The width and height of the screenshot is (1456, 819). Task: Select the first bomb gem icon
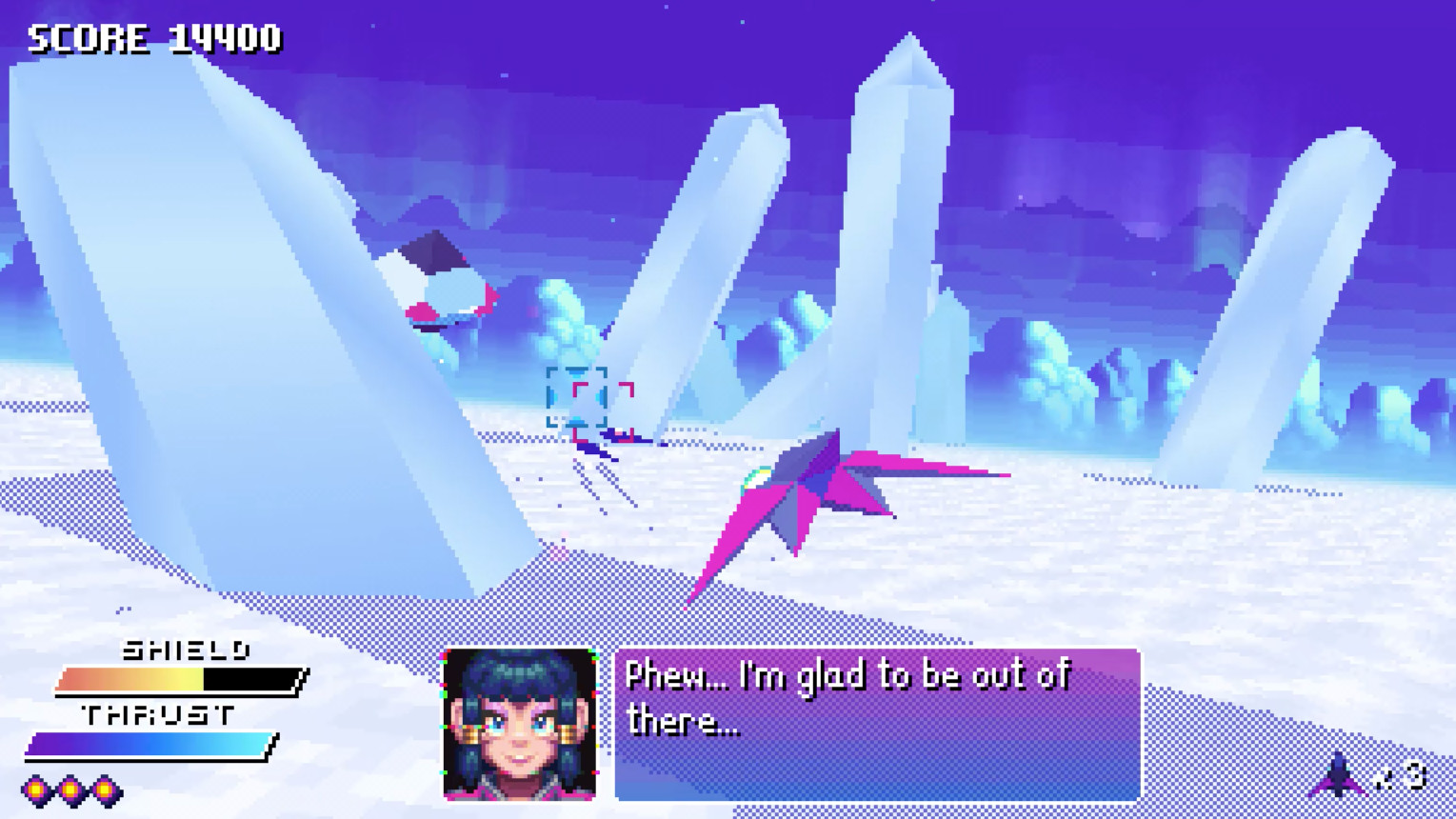pyautogui.click(x=34, y=789)
